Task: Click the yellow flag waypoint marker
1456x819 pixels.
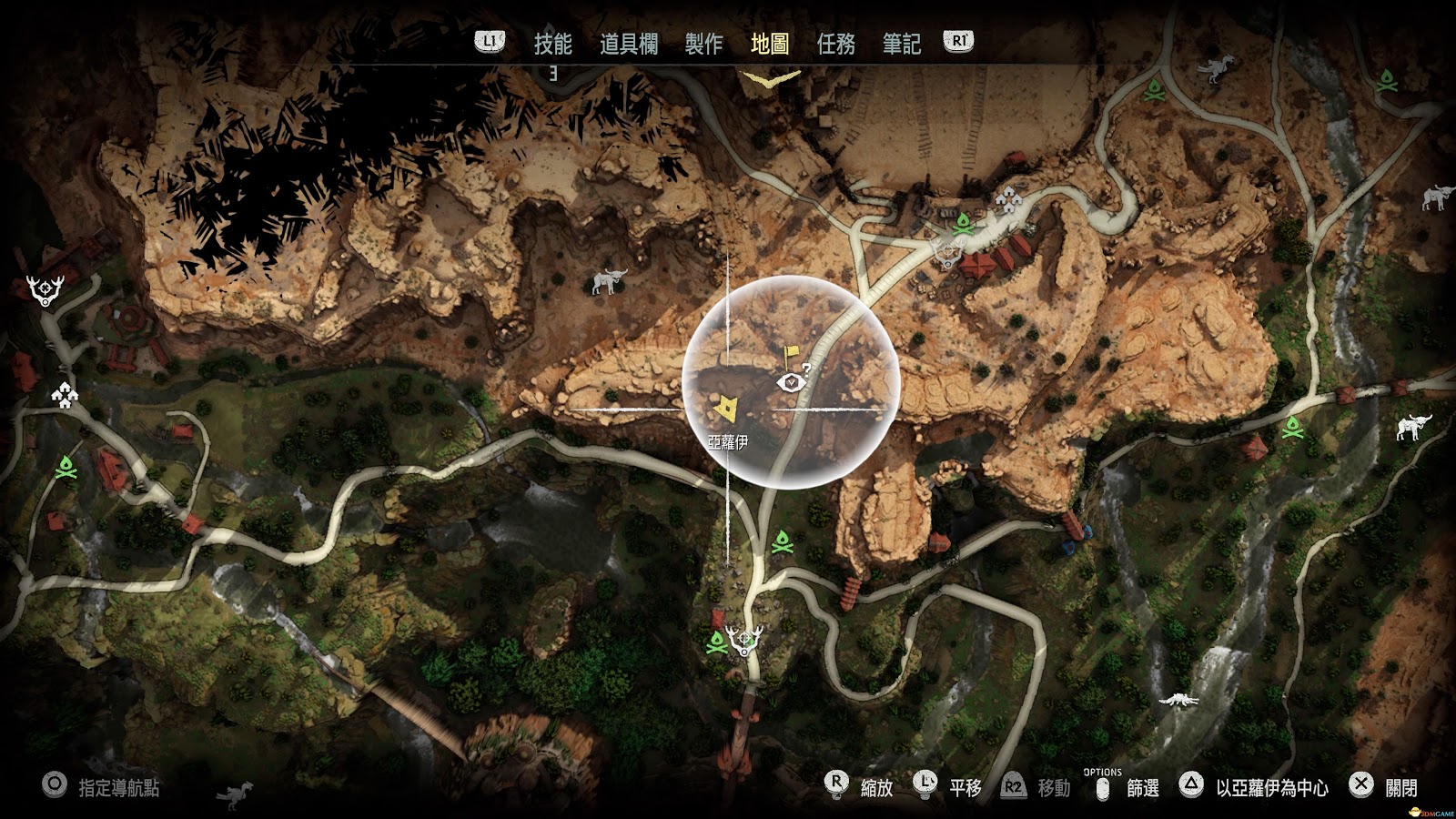Action: (x=791, y=352)
